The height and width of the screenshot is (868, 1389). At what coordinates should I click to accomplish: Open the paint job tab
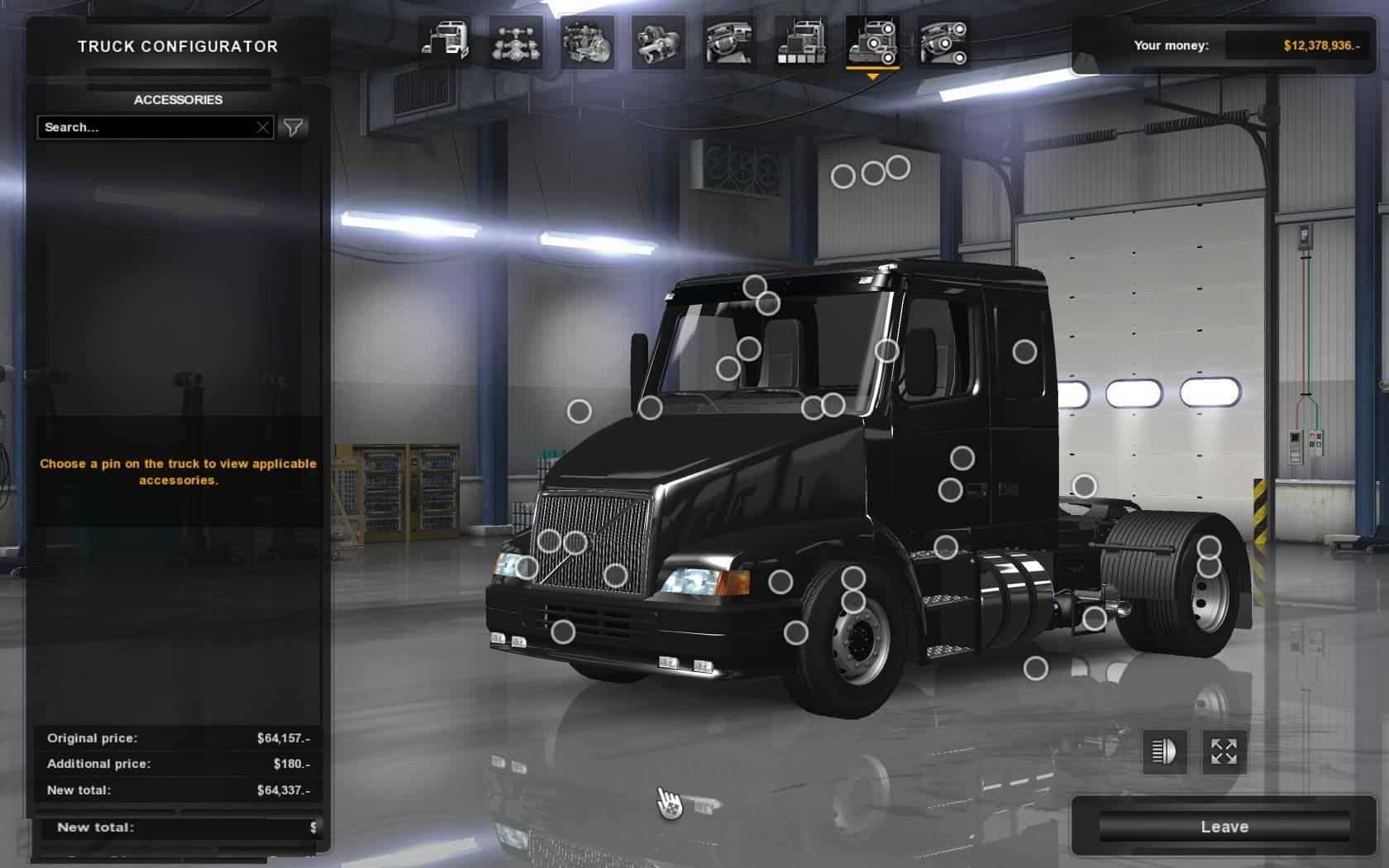click(x=800, y=41)
